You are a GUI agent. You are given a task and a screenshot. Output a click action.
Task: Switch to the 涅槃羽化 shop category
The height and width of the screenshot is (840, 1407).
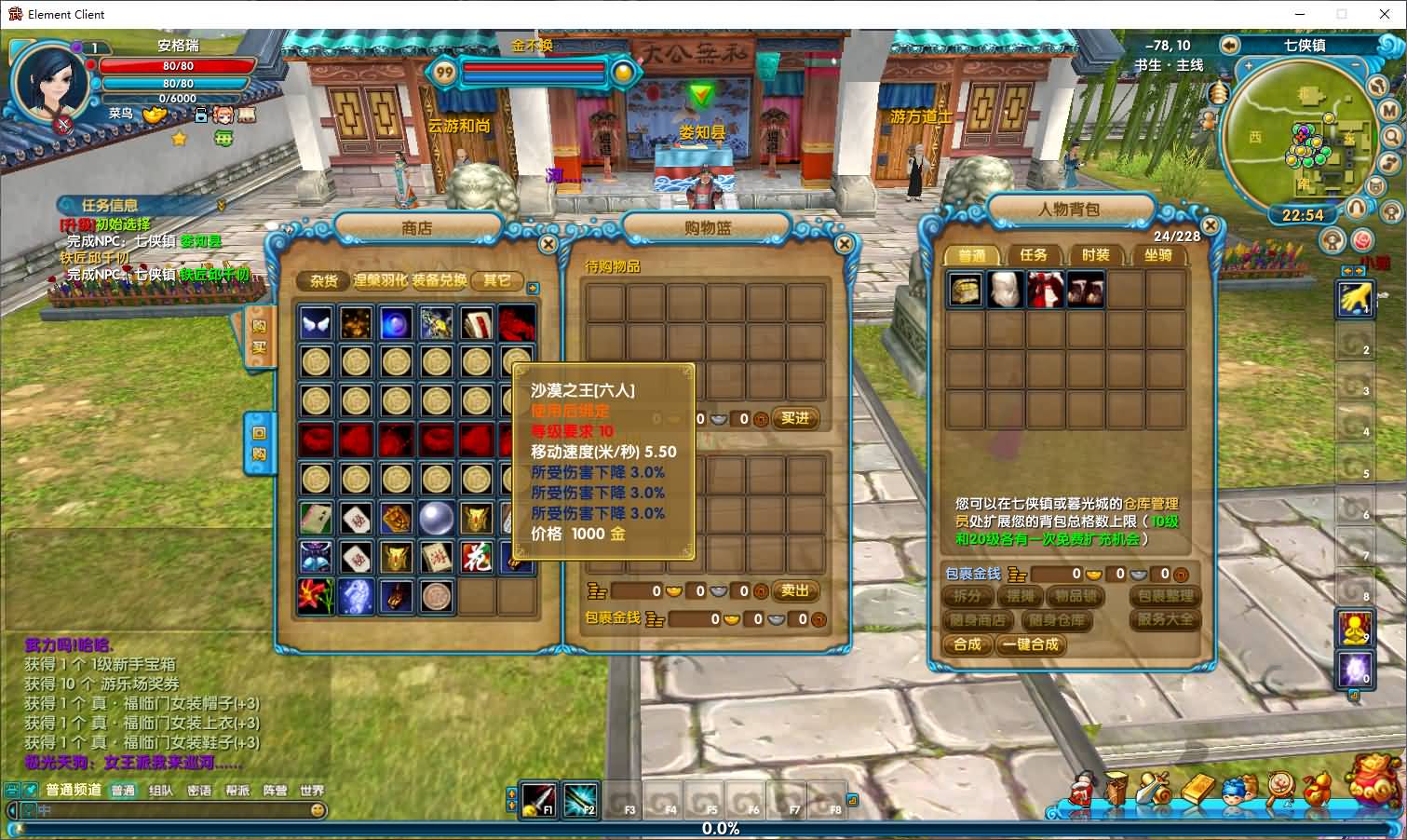(380, 279)
